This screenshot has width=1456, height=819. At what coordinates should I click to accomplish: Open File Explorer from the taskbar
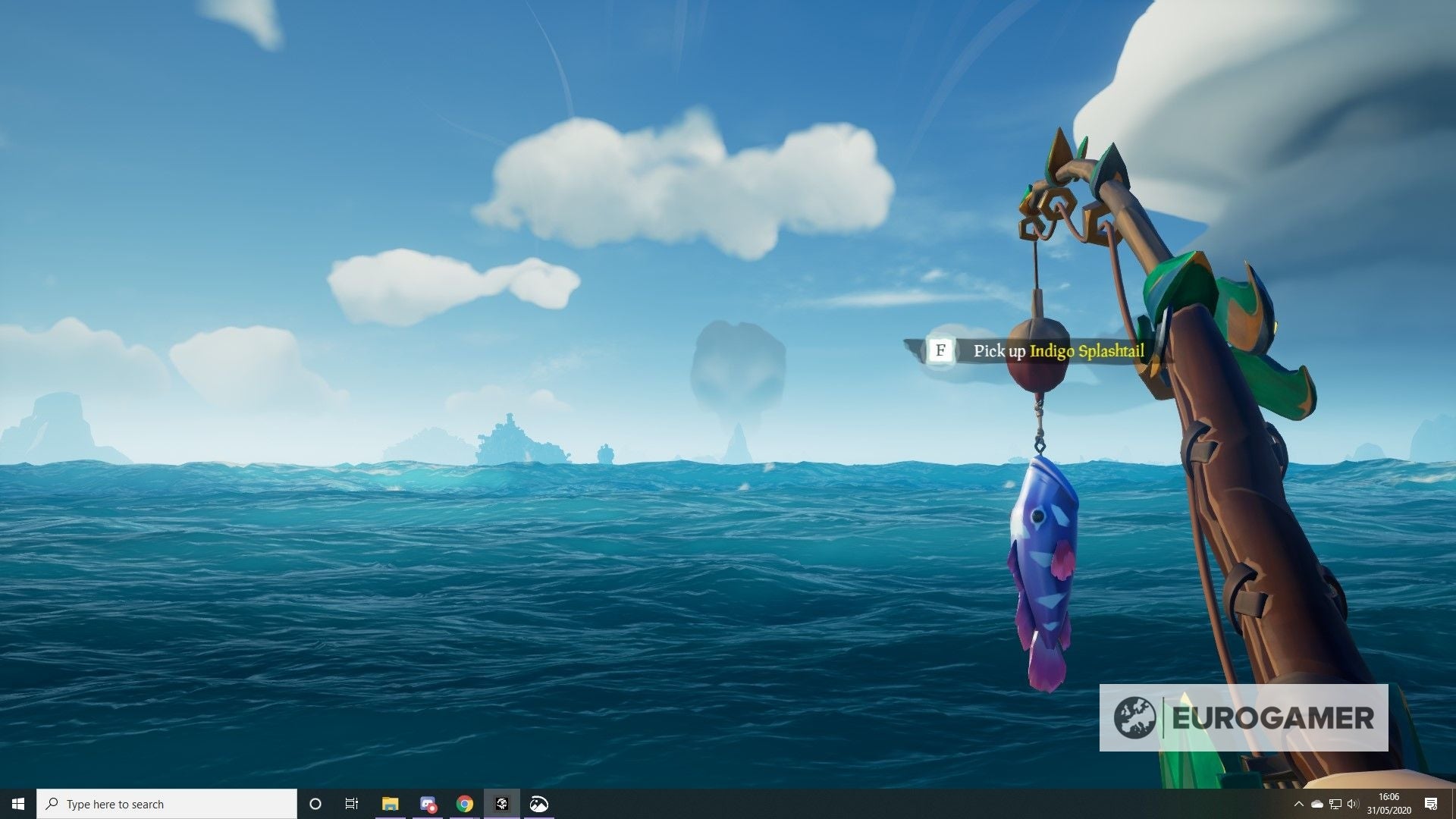pyautogui.click(x=390, y=804)
